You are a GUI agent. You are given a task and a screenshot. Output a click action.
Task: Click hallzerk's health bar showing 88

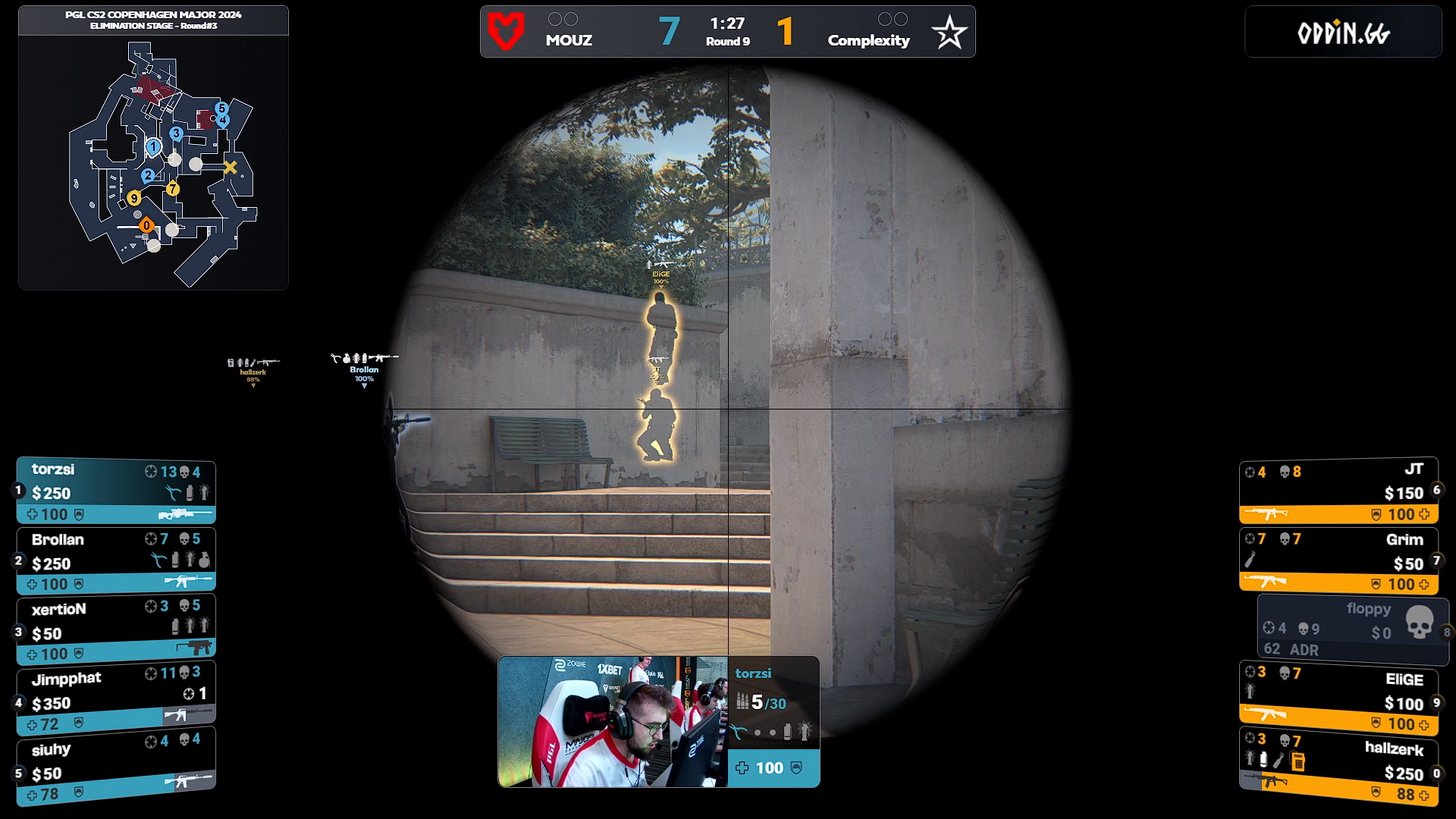pyautogui.click(x=1406, y=793)
